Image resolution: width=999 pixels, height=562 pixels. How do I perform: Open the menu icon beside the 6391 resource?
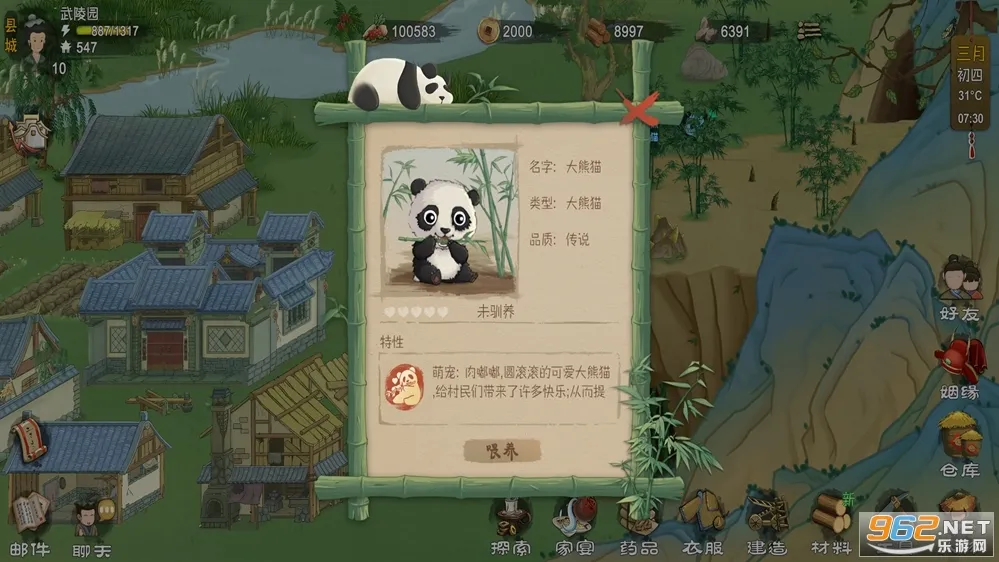pos(809,30)
